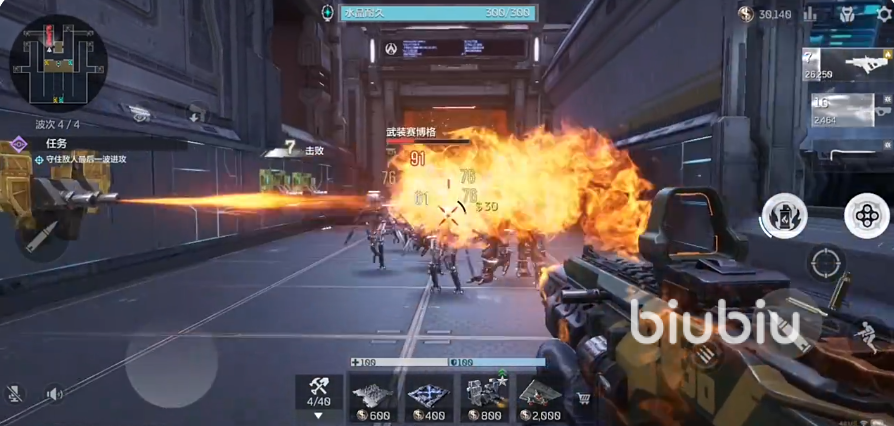Screen dimensions: 894x426
Task: Expand the build tools 4/40 panel
Action: pos(319,396)
